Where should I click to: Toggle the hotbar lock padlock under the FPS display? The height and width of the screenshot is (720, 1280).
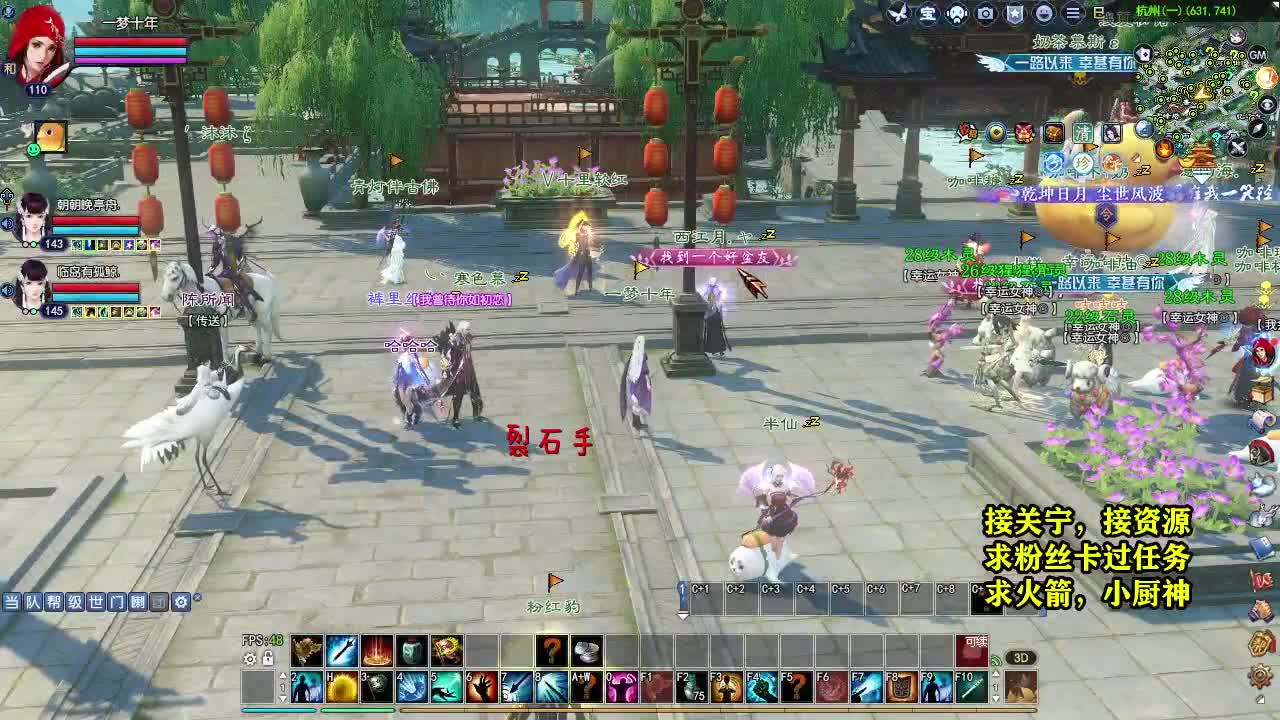tap(268, 659)
